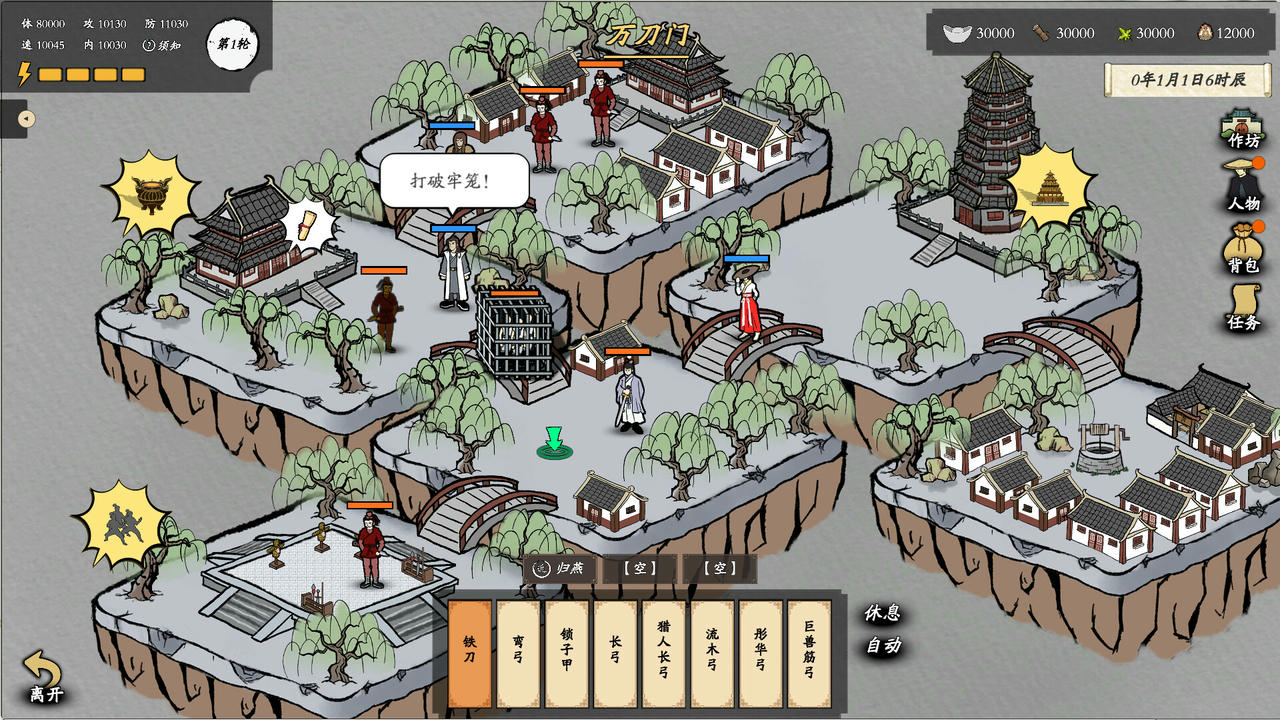Pick the 锁子甲 armor card
The height and width of the screenshot is (720, 1280).
pos(567,654)
